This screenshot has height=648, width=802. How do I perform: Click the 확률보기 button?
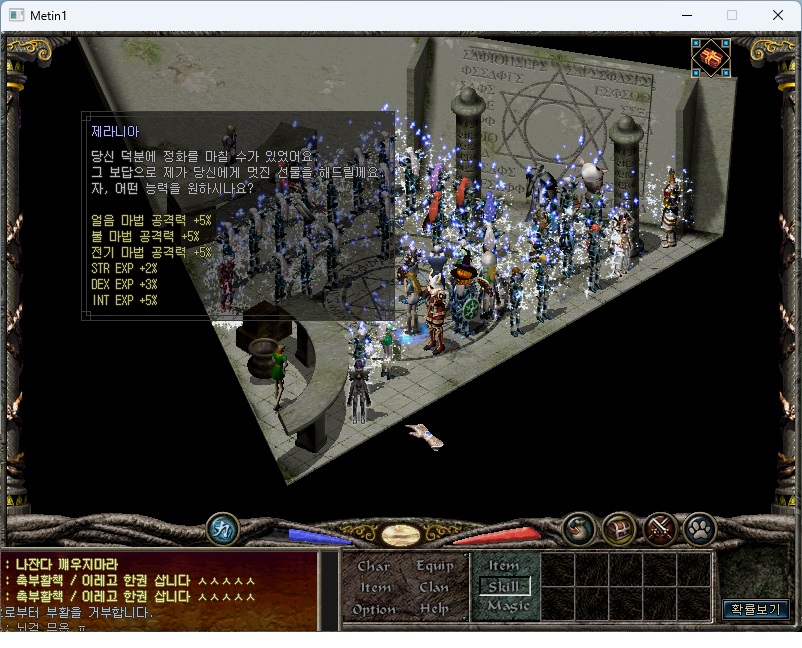click(756, 608)
